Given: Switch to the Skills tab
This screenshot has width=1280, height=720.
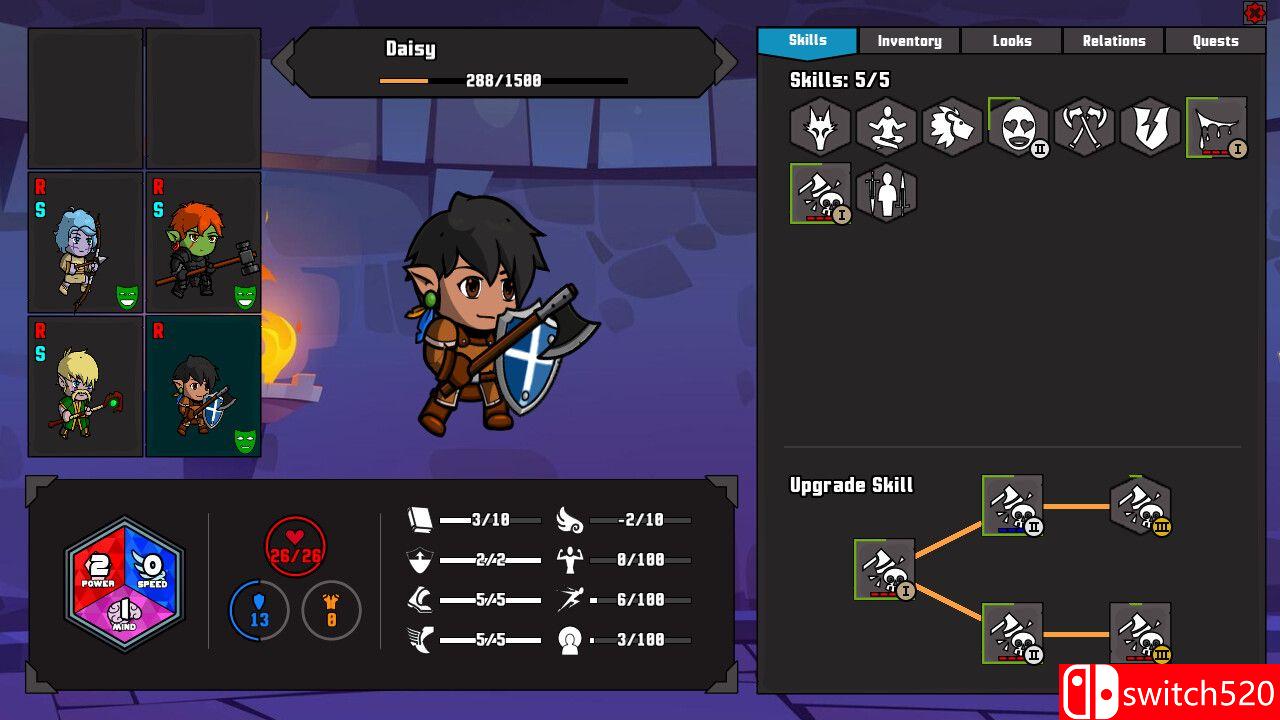Looking at the screenshot, I should pyautogui.click(x=807, y=41).
